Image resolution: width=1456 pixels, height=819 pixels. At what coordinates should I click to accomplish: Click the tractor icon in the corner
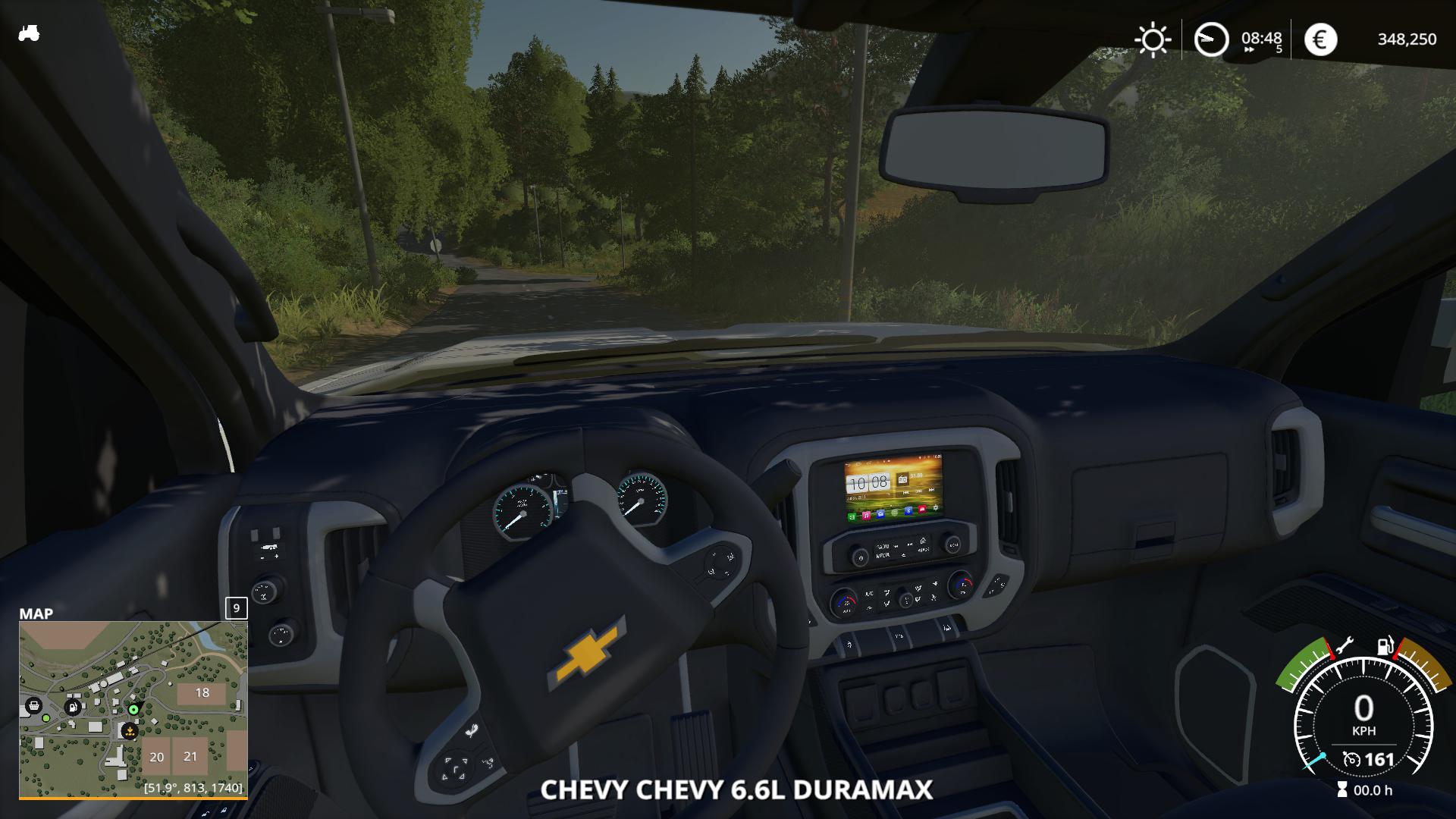pos(29,33)
